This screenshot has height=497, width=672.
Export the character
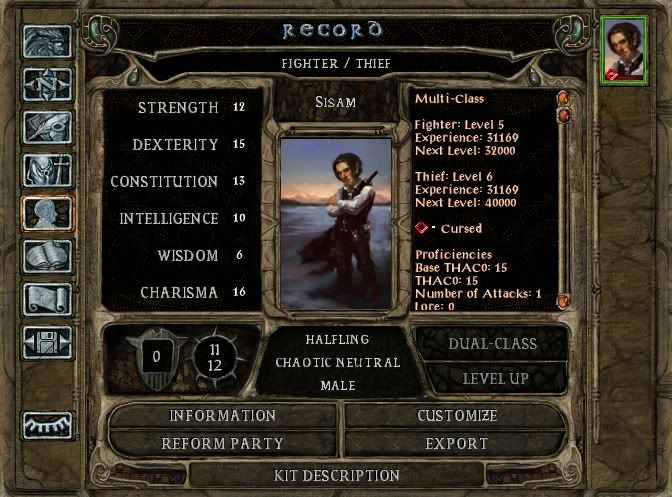(457, 443)
